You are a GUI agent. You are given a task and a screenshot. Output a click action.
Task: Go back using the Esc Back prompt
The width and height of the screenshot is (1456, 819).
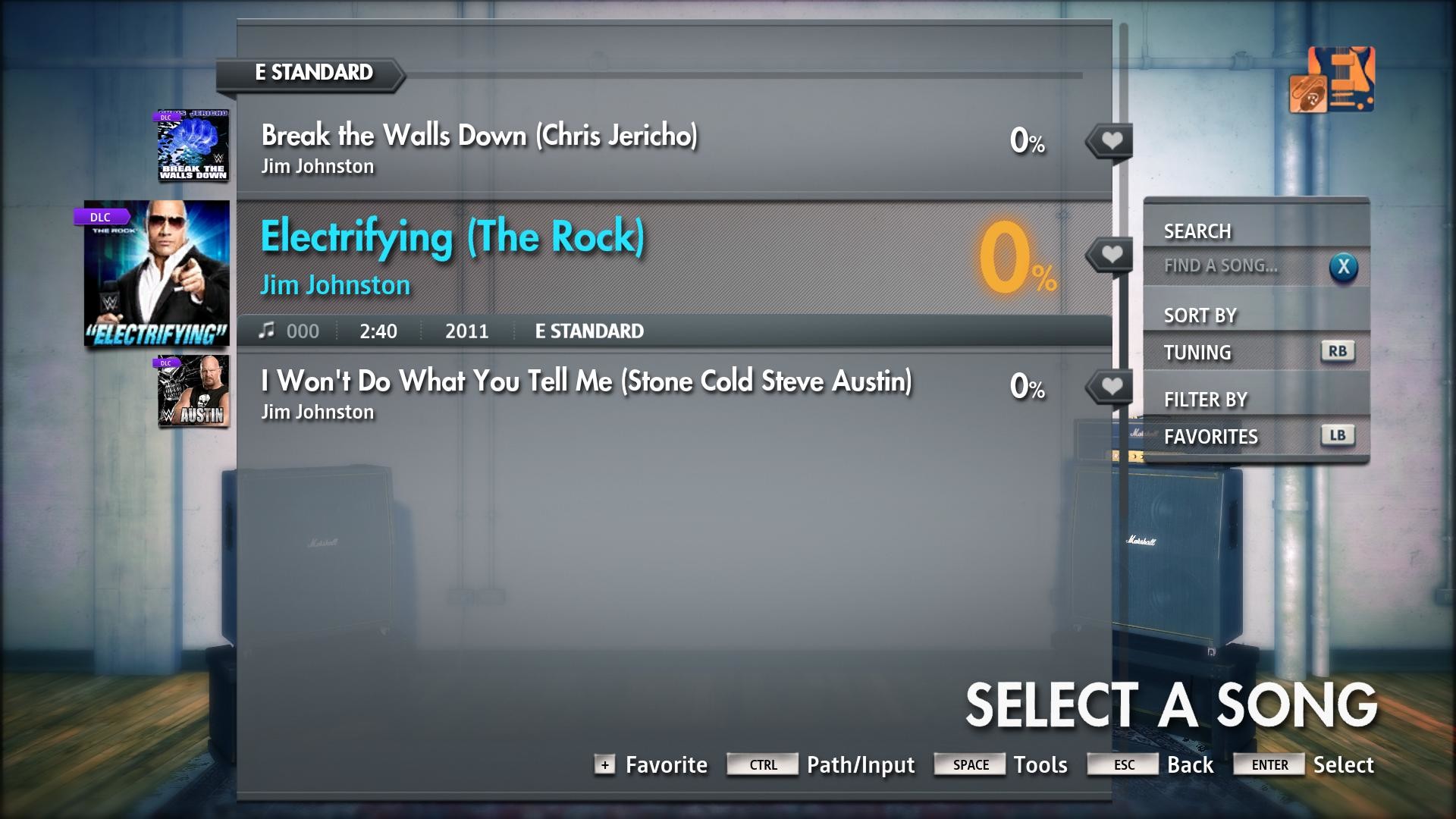1122,764
